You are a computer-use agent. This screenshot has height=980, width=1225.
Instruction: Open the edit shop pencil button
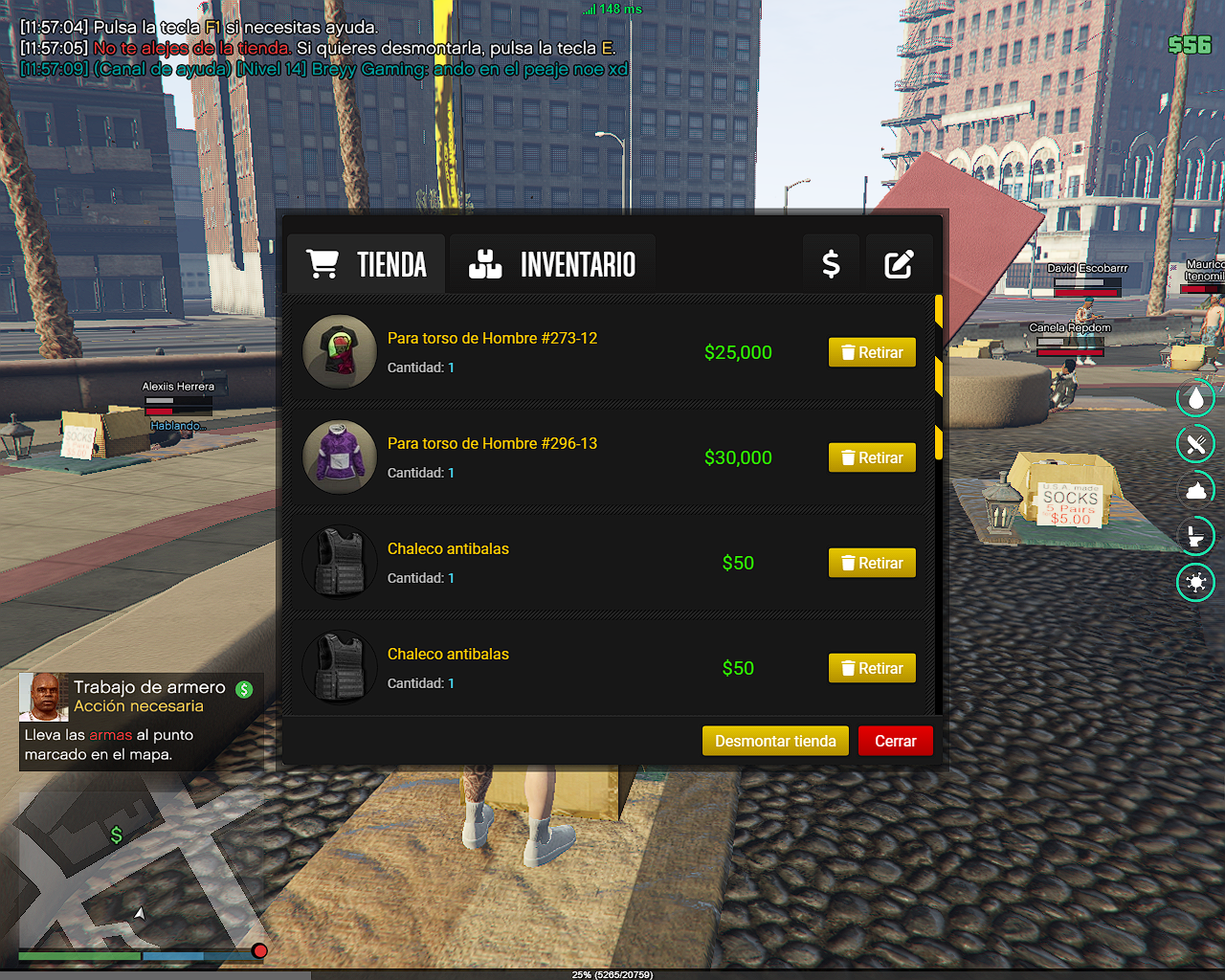[x=899, y=264]
